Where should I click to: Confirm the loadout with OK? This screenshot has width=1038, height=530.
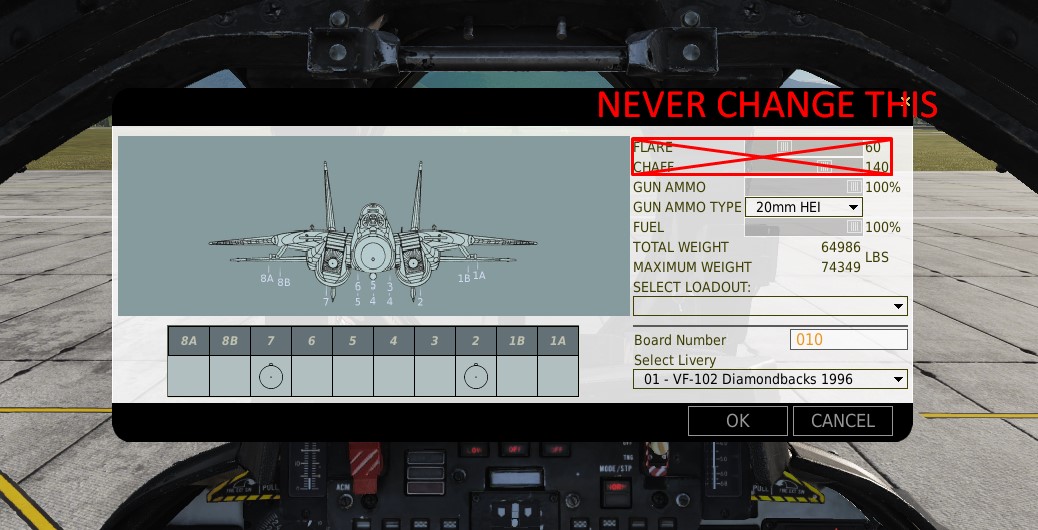pyautogui.click(x=738, y=421)
